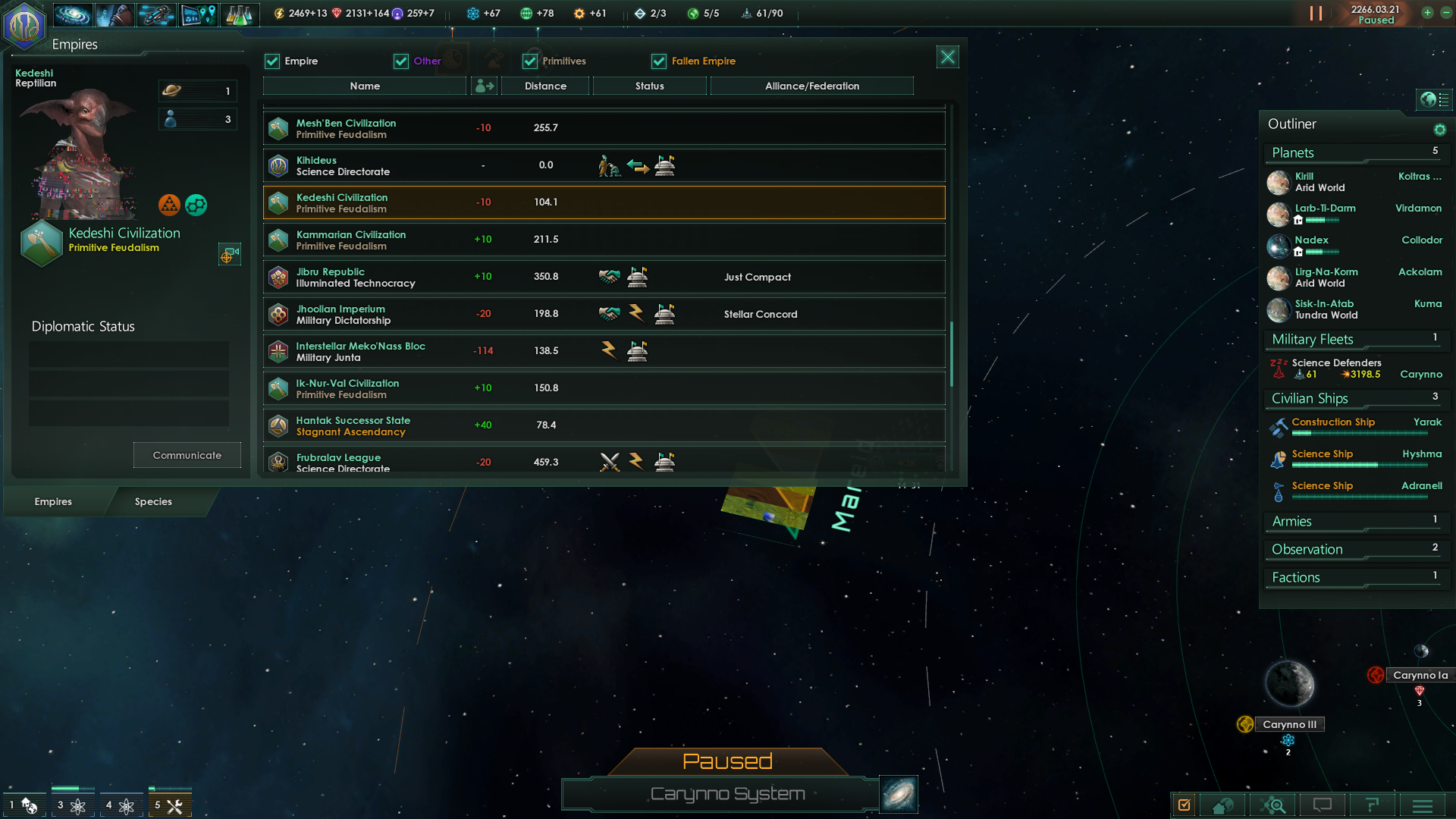Click the Outliner settings gear
This screenshot has width=1456, height=819.
(1440, 129)
